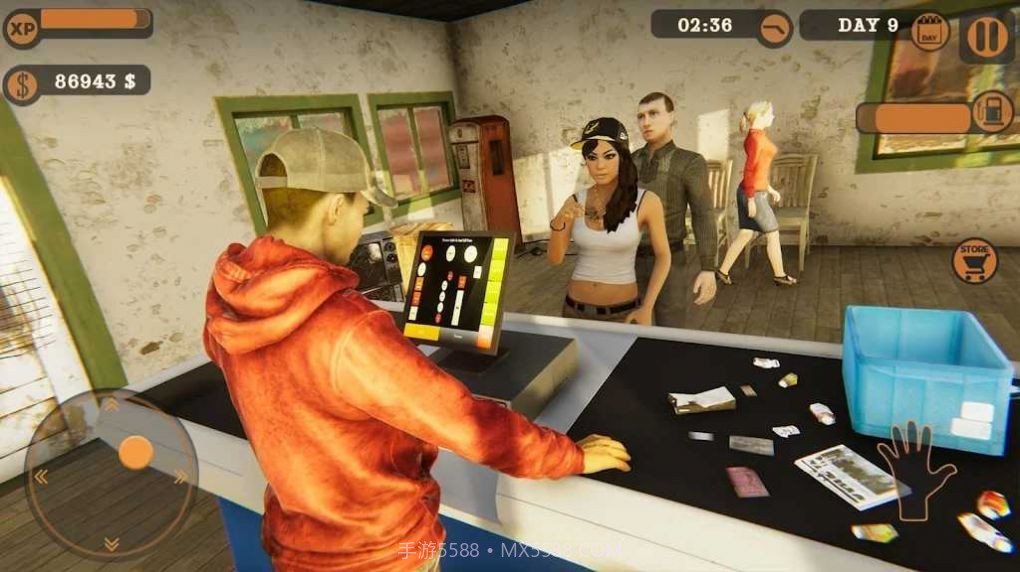Tap the joystick's down arrow
Image resolution: width=1020 pixels, height=572 pixels.
(x=111, y=544)
